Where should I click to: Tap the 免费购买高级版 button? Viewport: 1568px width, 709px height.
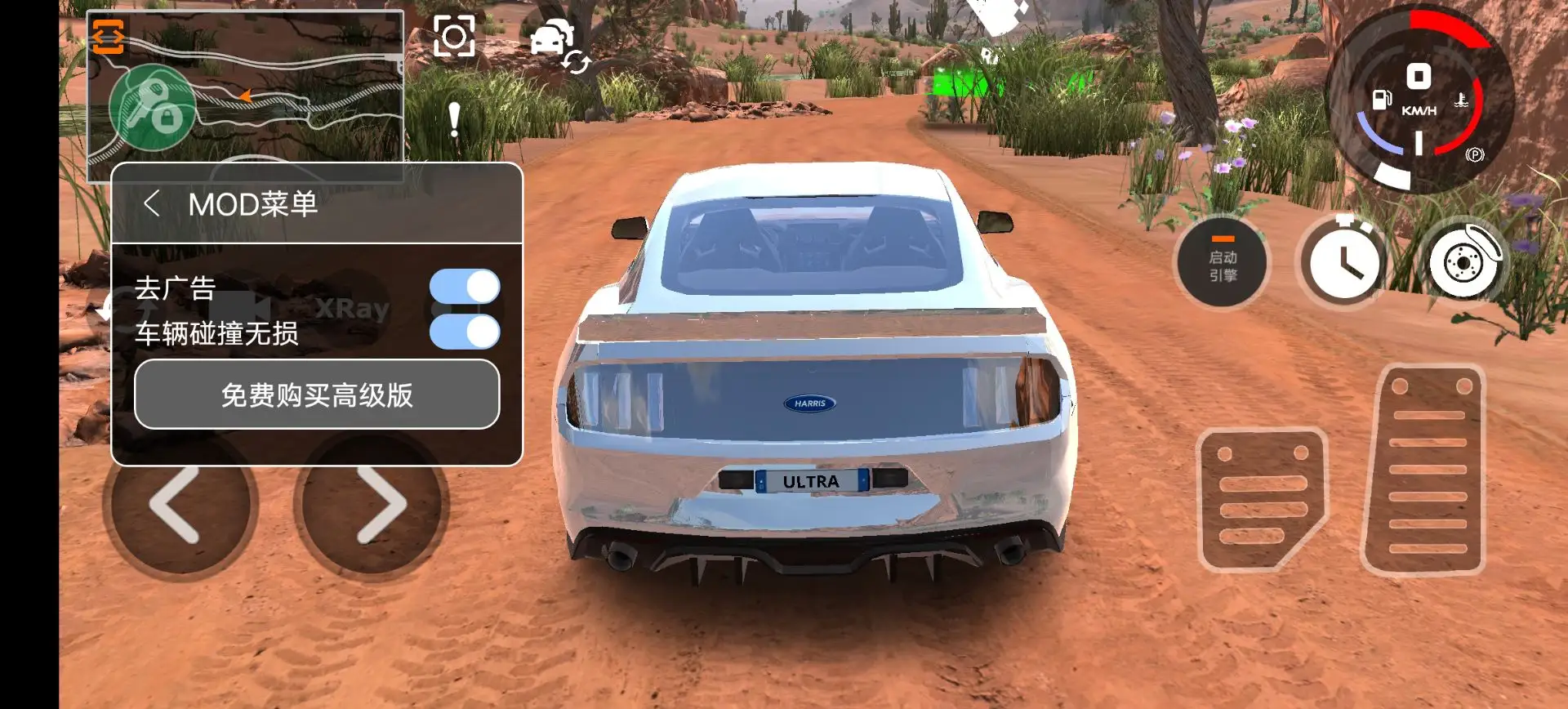tap(317, 395)
